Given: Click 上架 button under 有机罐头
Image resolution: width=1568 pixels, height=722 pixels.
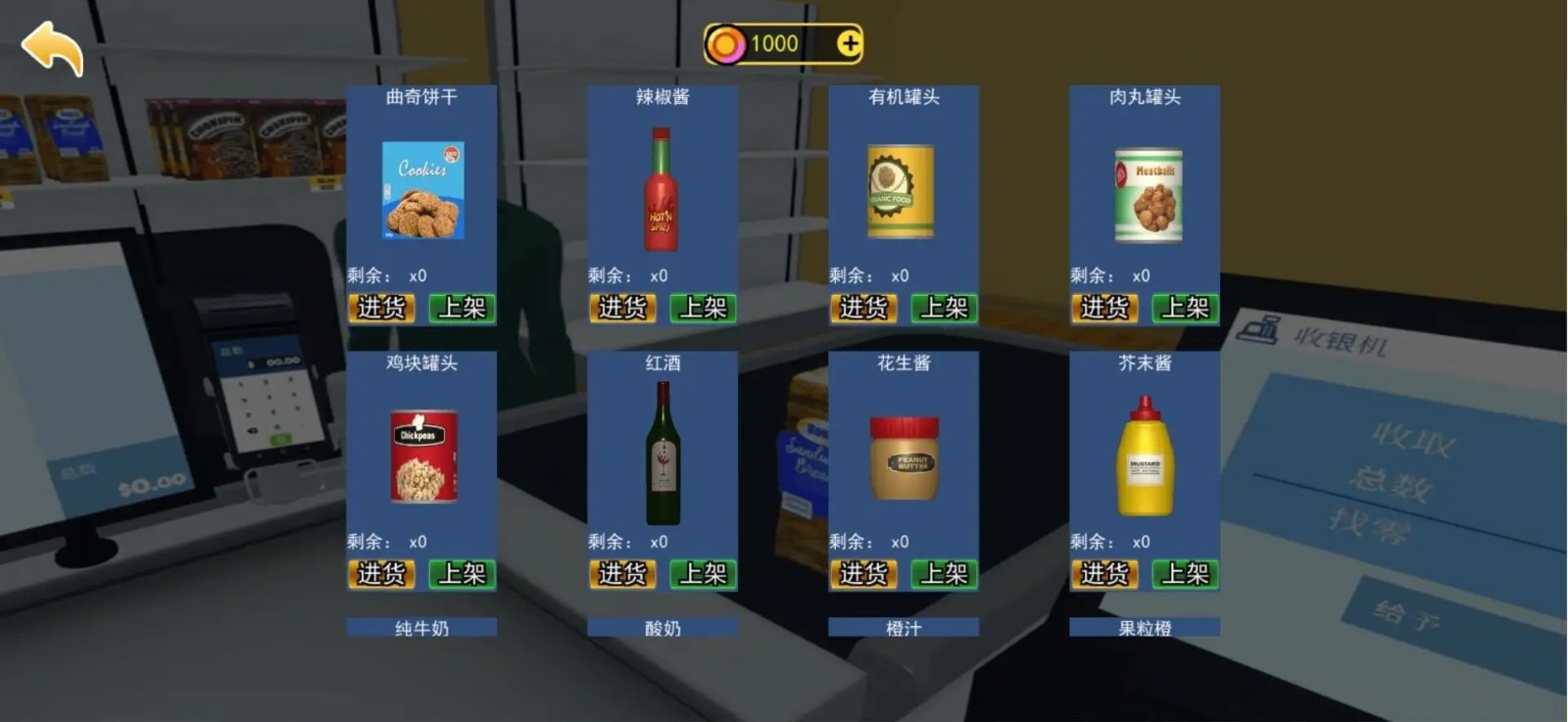Looking at the screenshot, I should [x=944, y=309].
